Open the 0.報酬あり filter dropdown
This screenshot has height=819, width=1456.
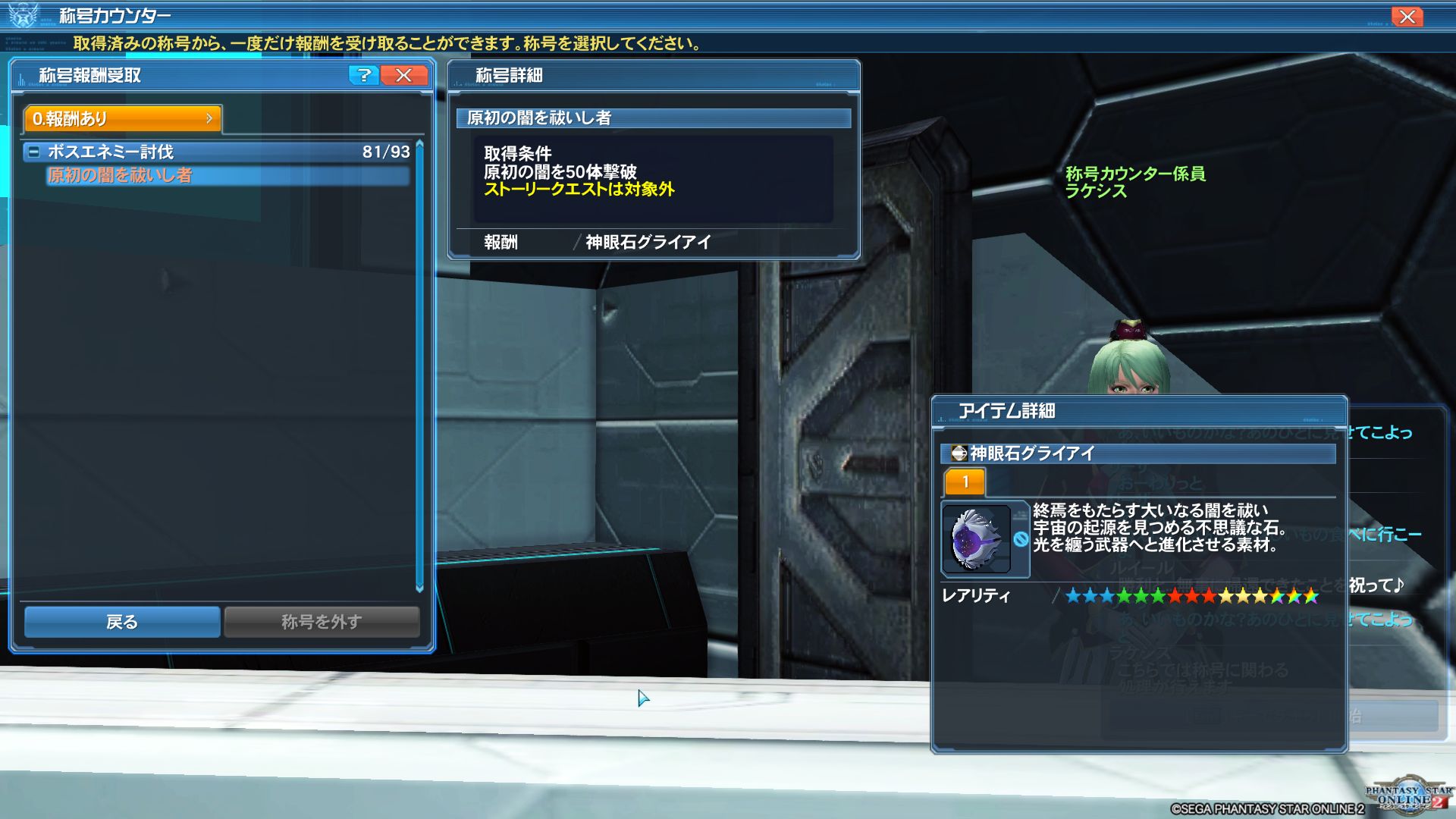pos(123,118)
